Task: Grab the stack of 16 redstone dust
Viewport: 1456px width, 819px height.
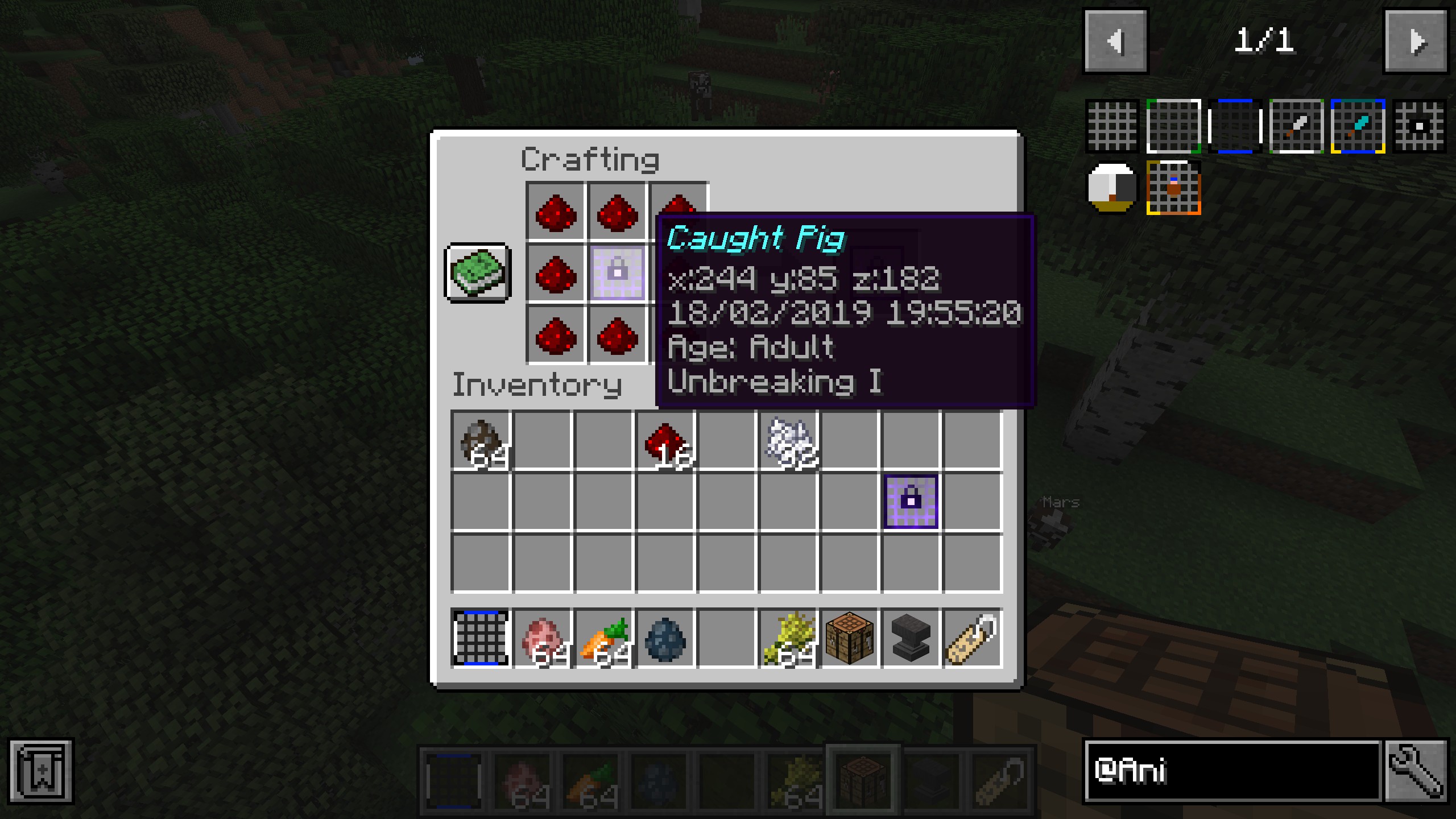Action: click(x=665, y=441)
